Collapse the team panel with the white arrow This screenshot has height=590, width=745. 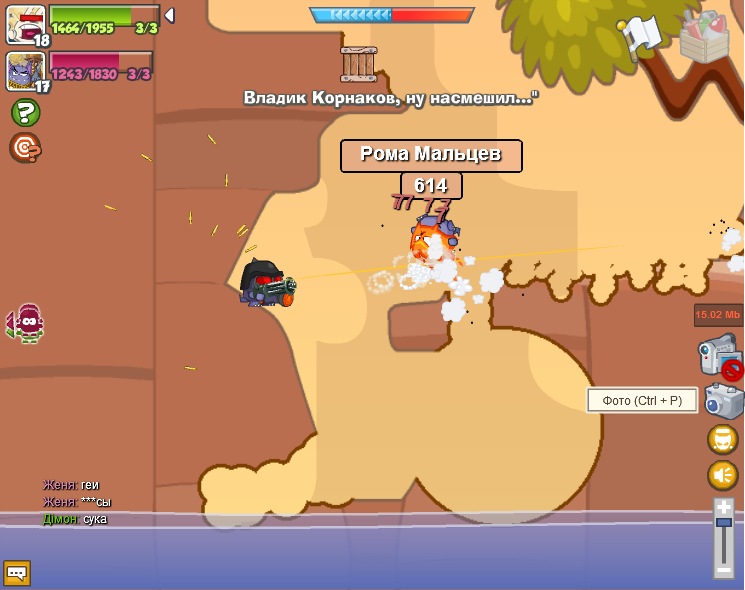(169, 15)
